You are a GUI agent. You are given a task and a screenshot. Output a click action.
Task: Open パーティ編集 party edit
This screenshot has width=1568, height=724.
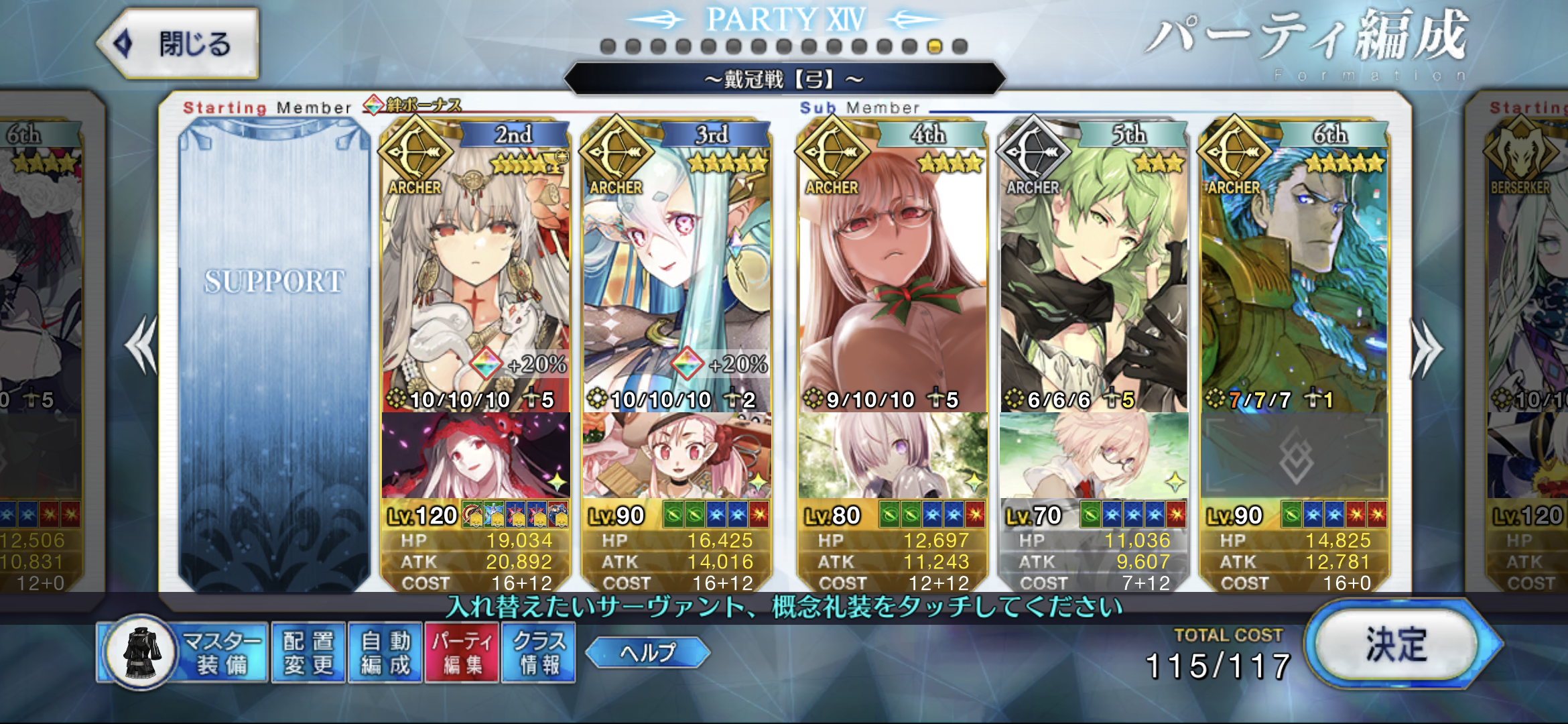click(x=462, y=653)
